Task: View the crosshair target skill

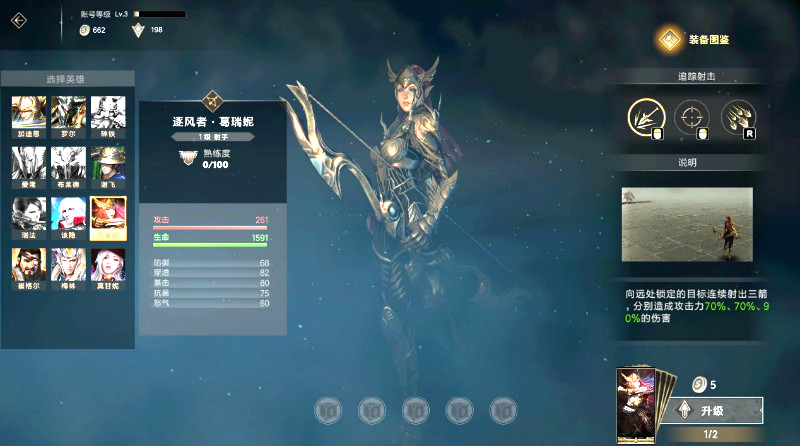Action: click(692, 117)
